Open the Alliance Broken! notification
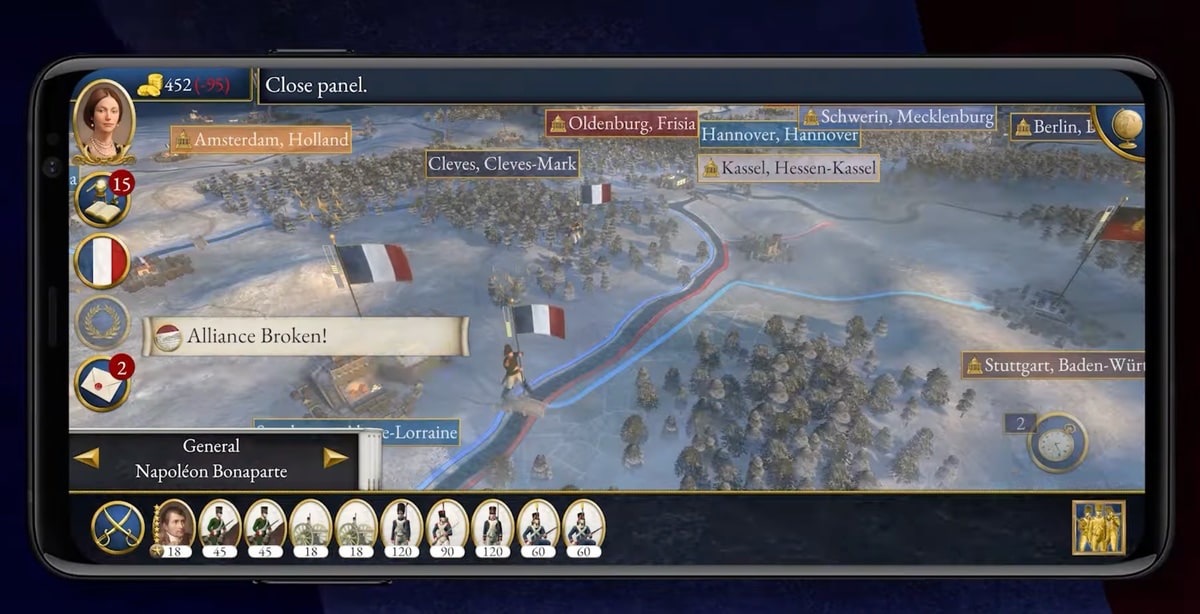 (305, 336)
